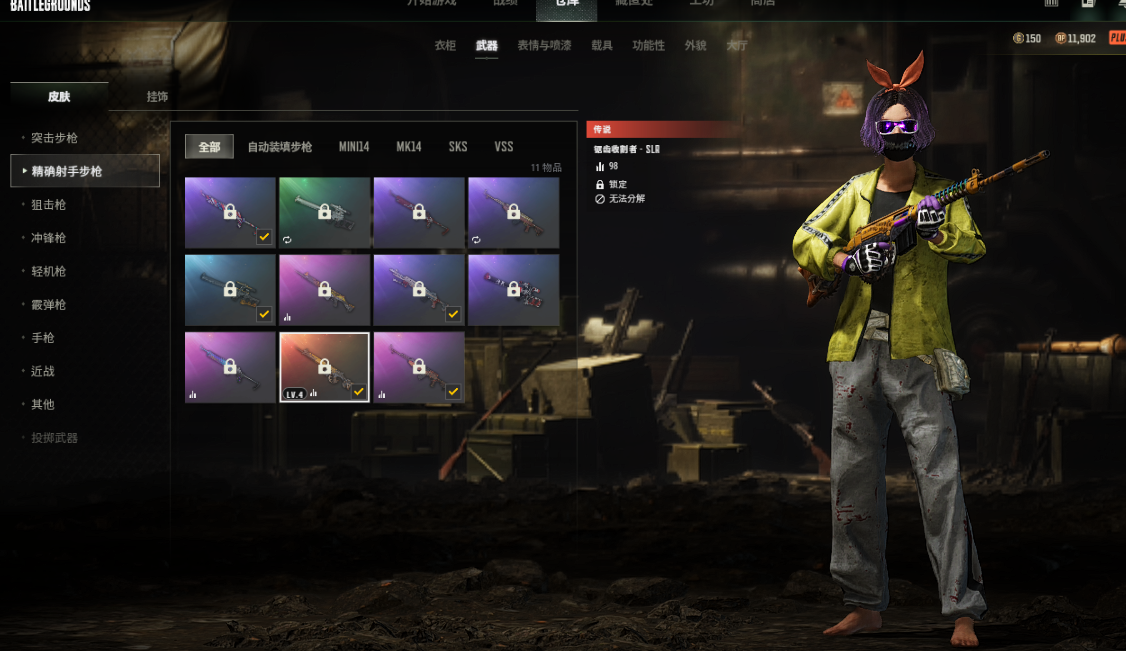Select the 载具 vehicles tab
The height and width of the screenshot is (651, 1126).
click(602, 46)
